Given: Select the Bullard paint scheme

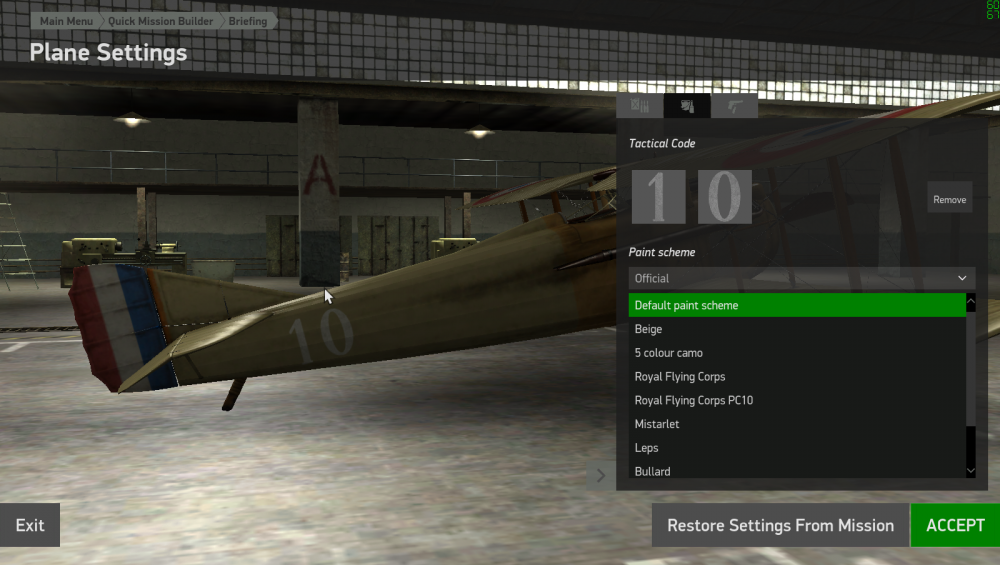Looking at the screenshot, I should point(797,471).
